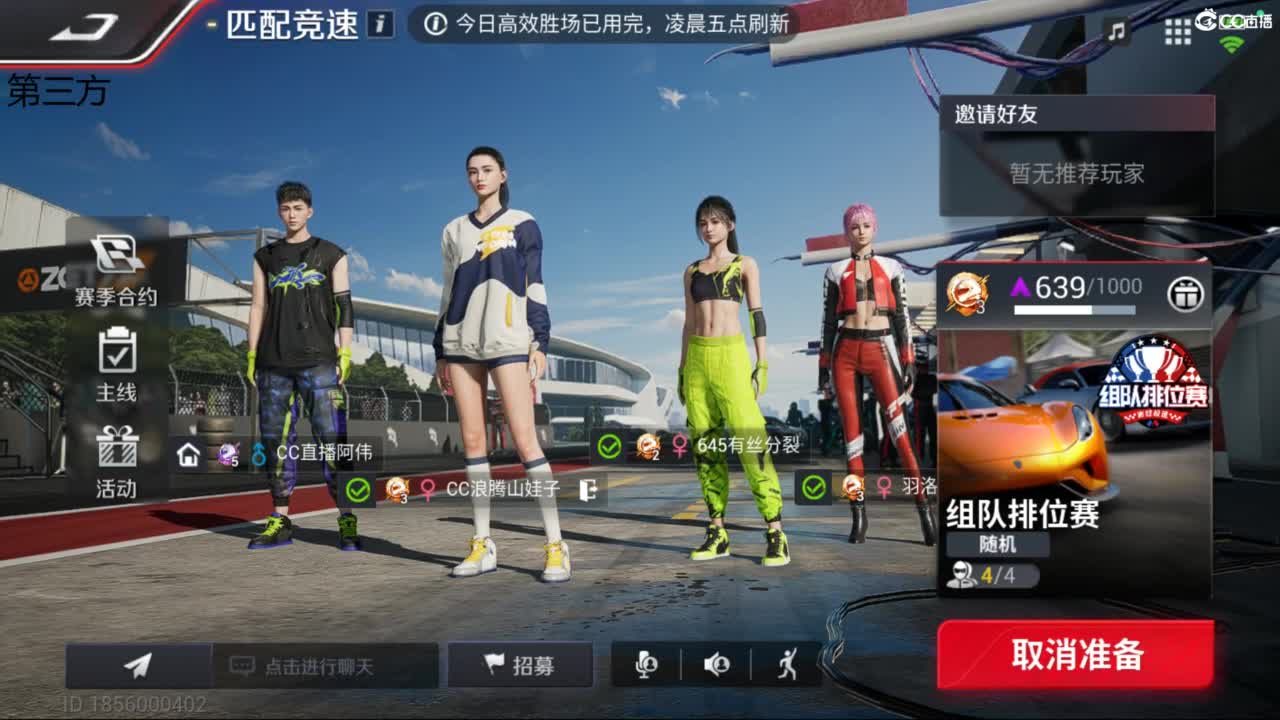Click the info icon next to 匹配竞速

point(378,26)
